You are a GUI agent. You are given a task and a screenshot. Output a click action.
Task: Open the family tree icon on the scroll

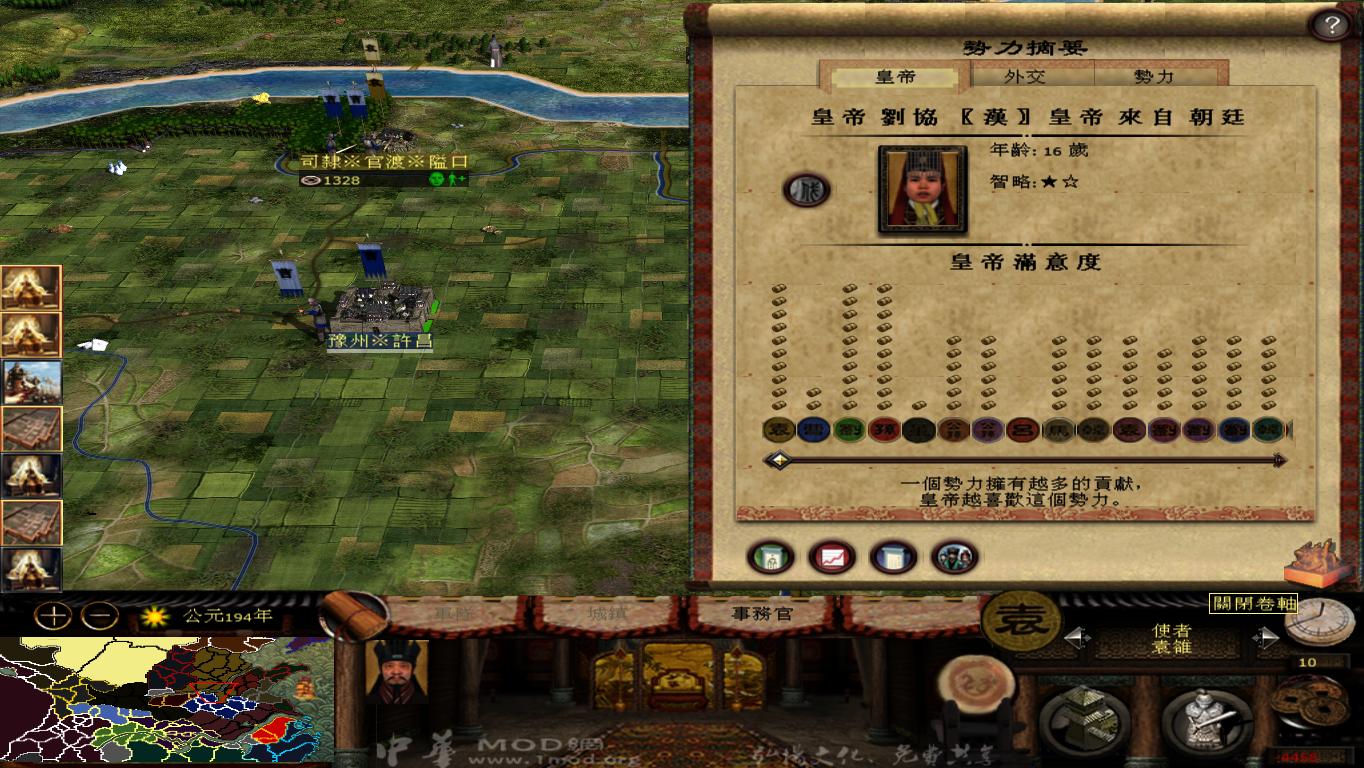click(x=770, y=557)
